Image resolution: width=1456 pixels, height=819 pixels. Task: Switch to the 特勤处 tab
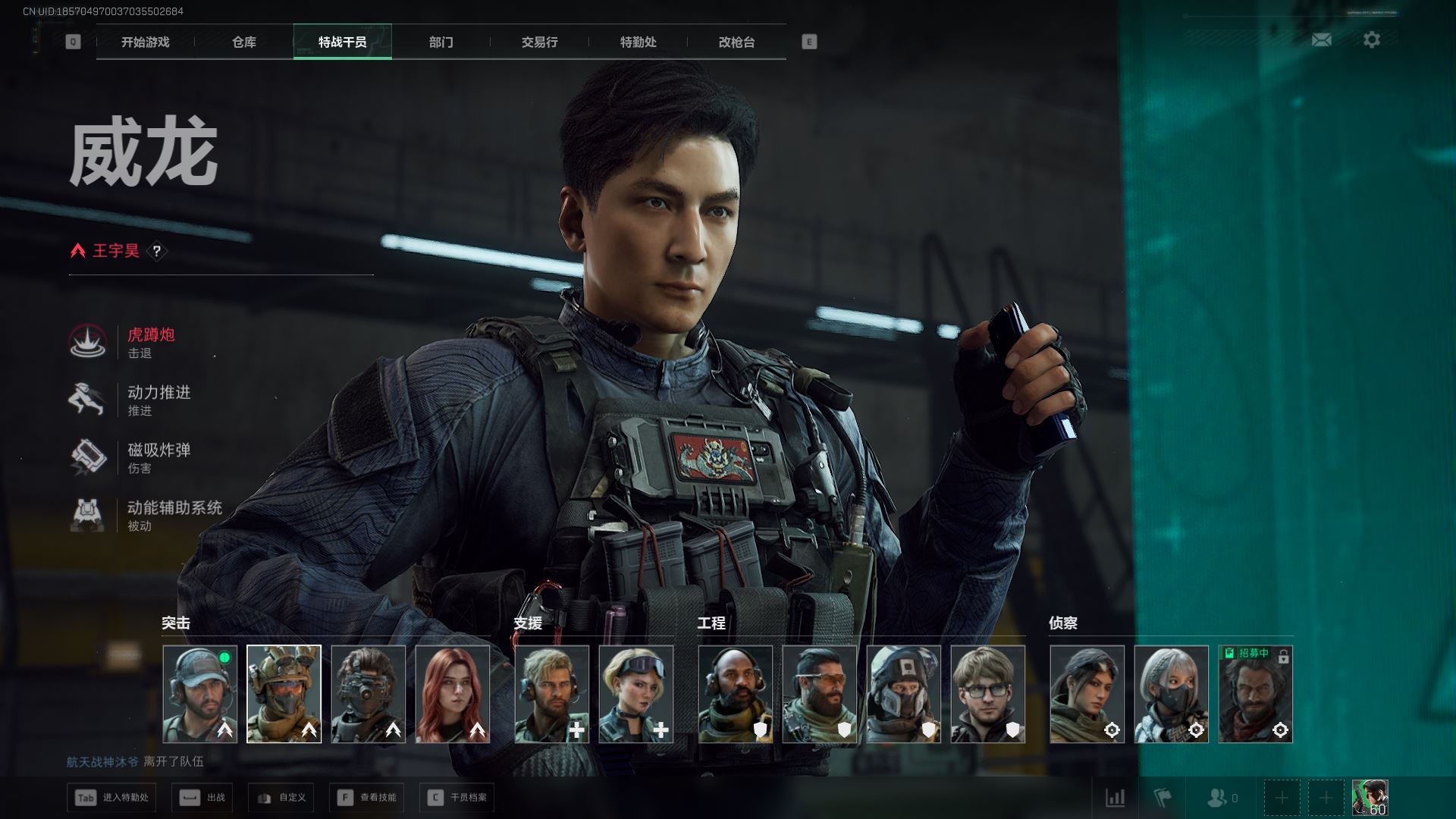[638, 42]
